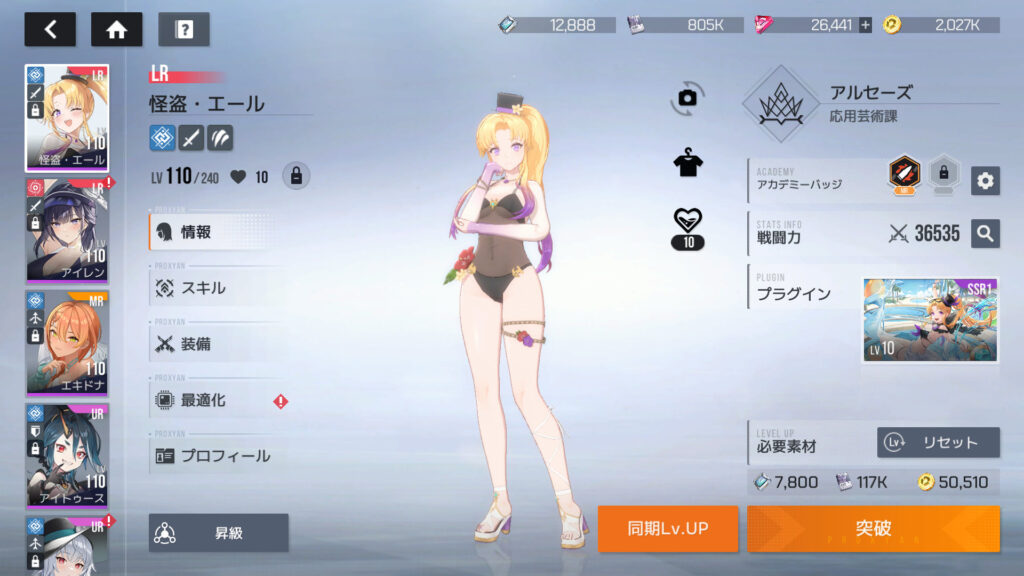
Task: Select the 怪盗・エール character portrait
Action: click(67, 118)
